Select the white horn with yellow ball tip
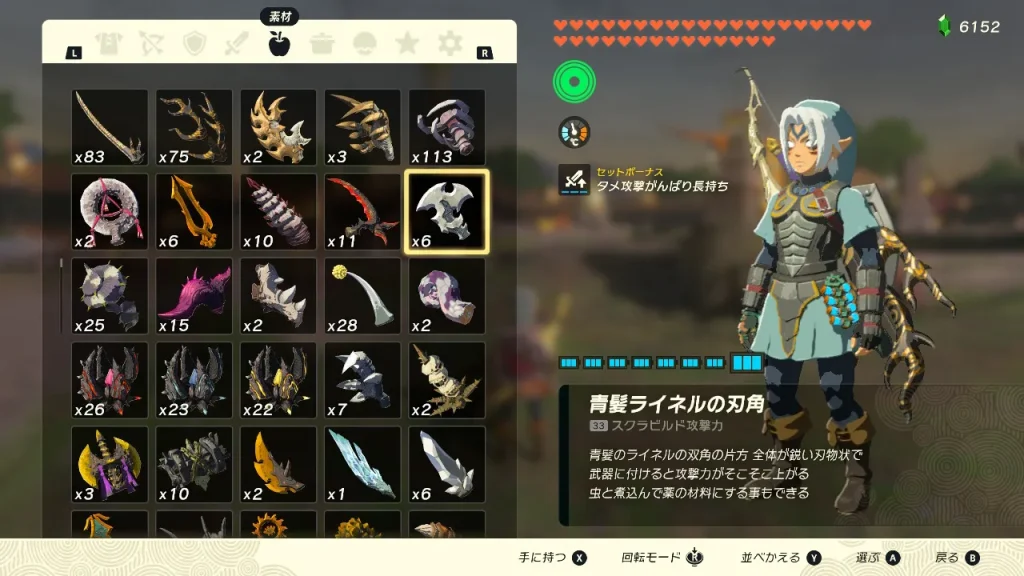 362,296
